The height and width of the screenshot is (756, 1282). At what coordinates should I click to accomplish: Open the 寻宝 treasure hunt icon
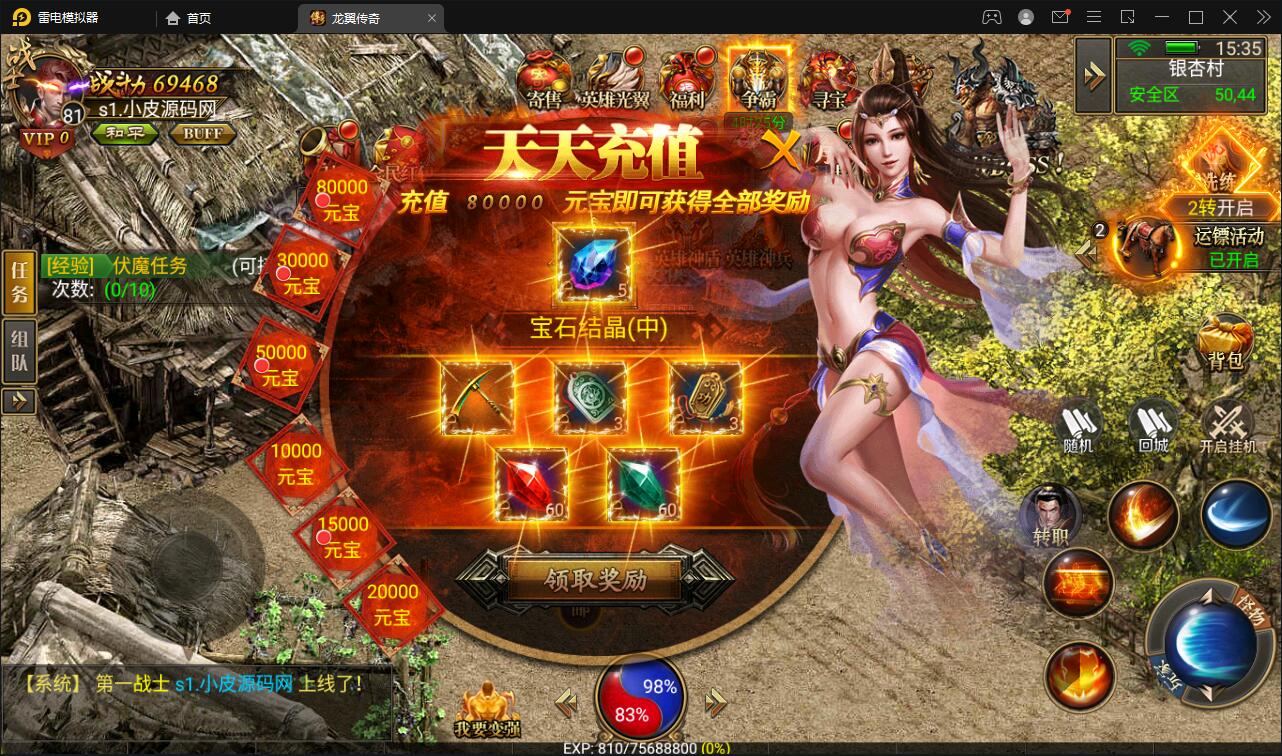coord(828,75)
